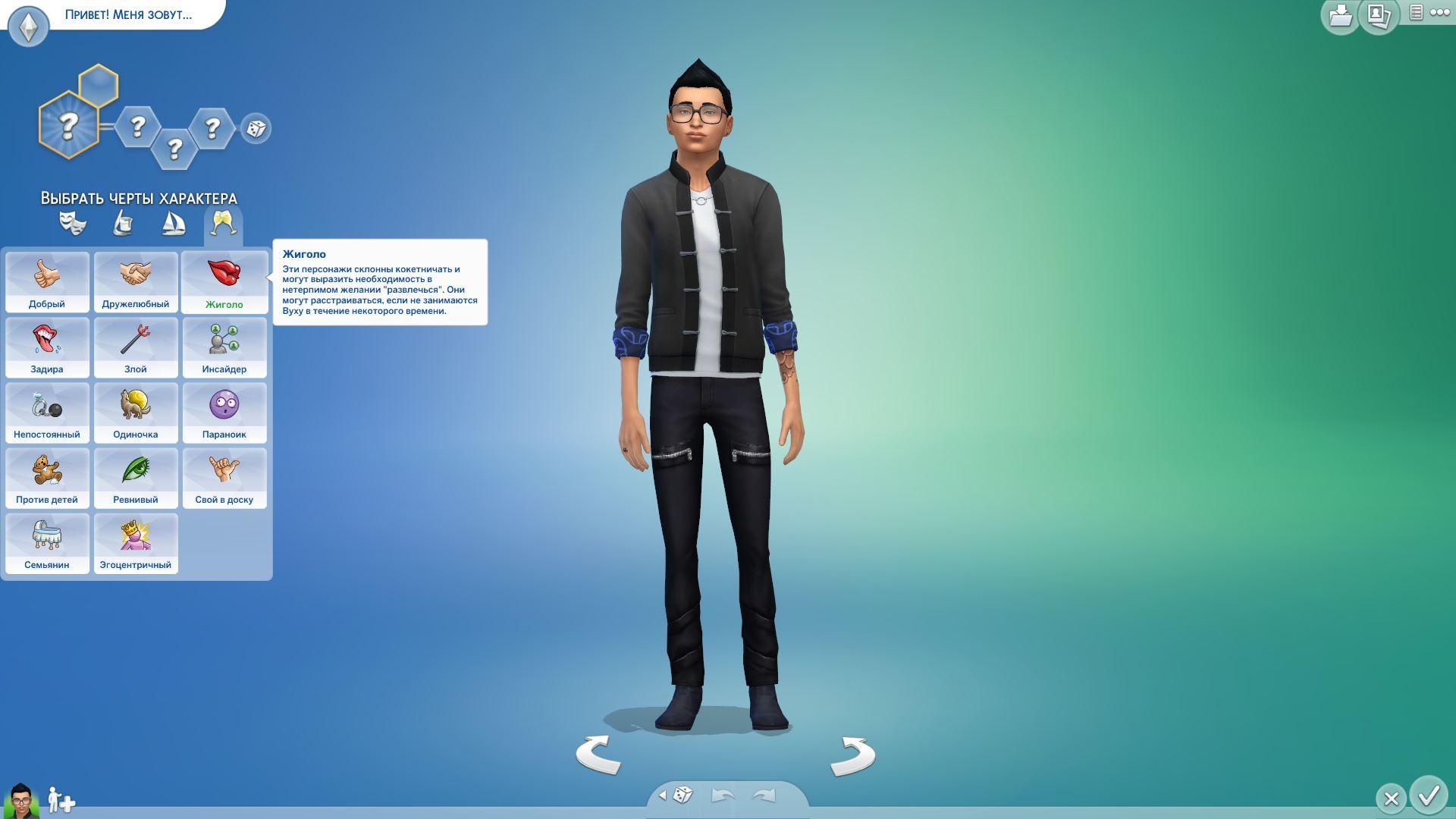The width and height of the screenshot is (1456, 819).
Task: Add a new Sim to household
Action: click(x=61, y=800)
